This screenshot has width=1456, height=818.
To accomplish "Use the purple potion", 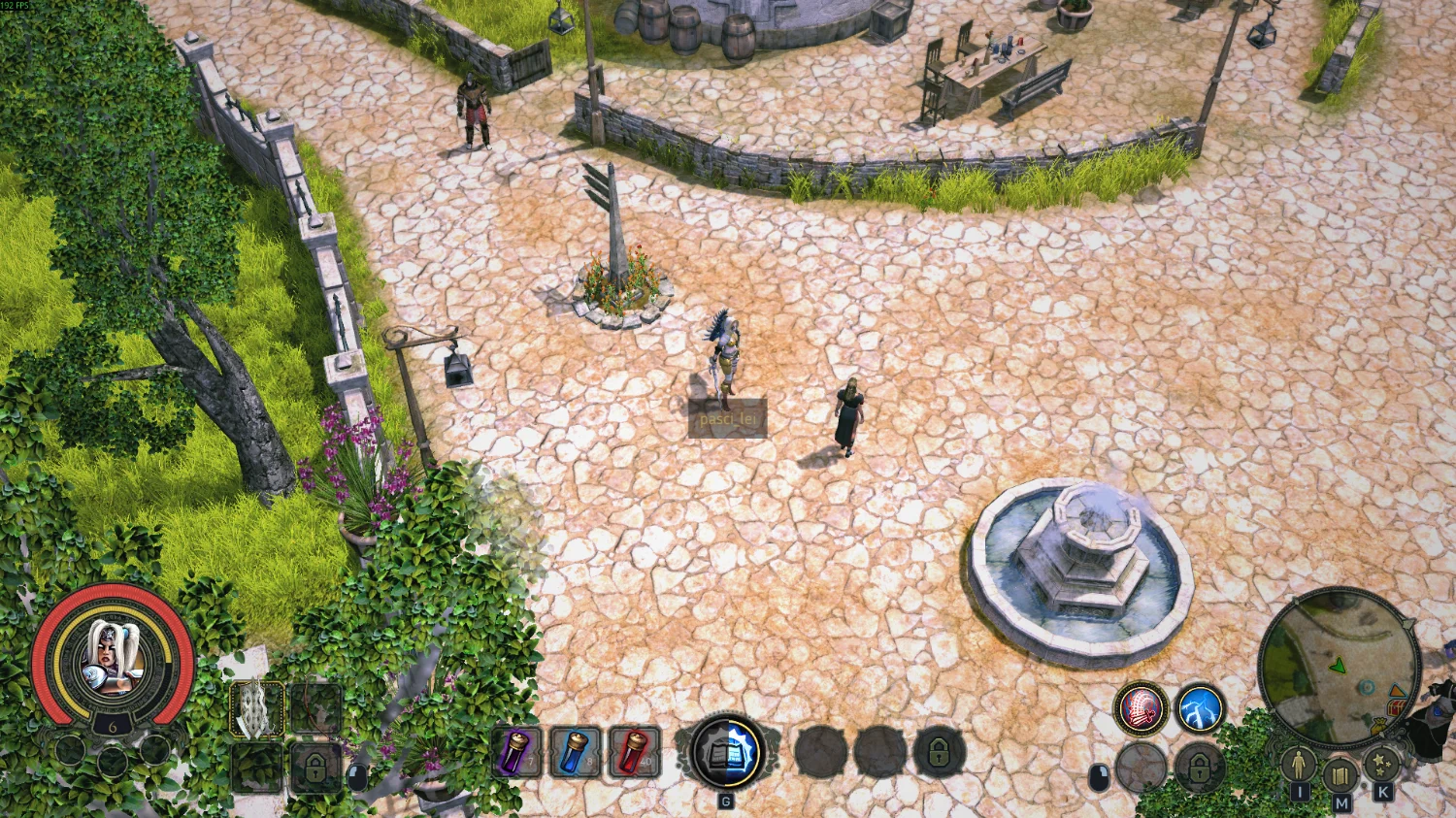I will (517, 752).
